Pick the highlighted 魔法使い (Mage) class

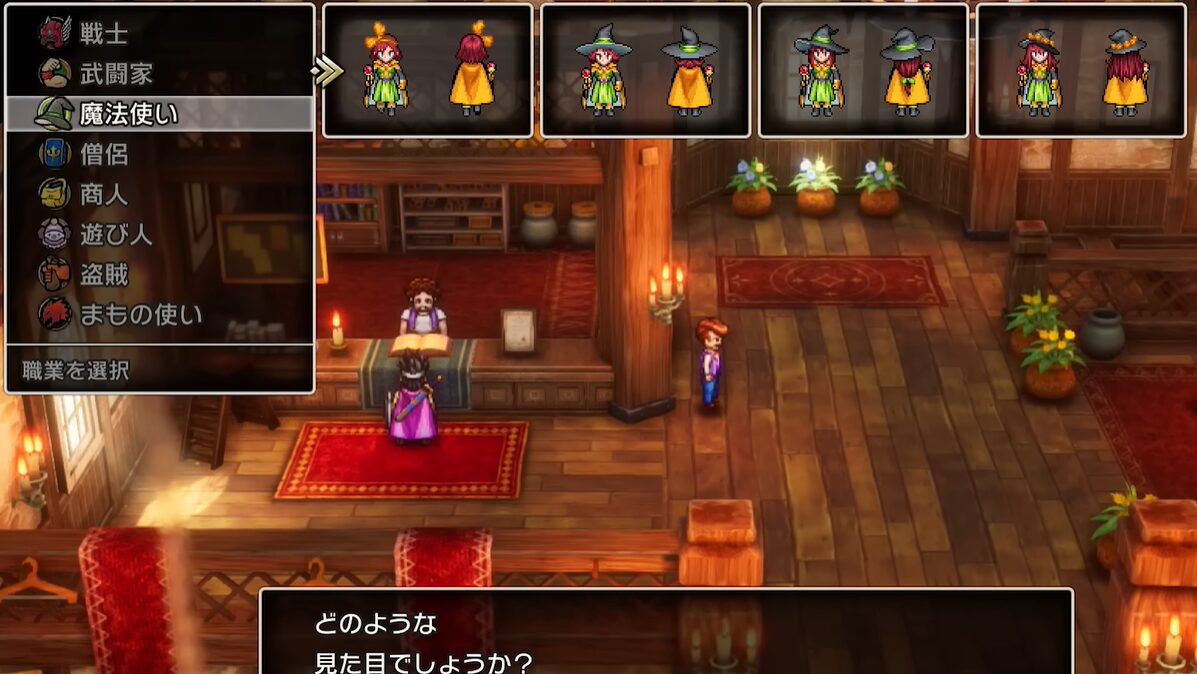click(128, 114)
